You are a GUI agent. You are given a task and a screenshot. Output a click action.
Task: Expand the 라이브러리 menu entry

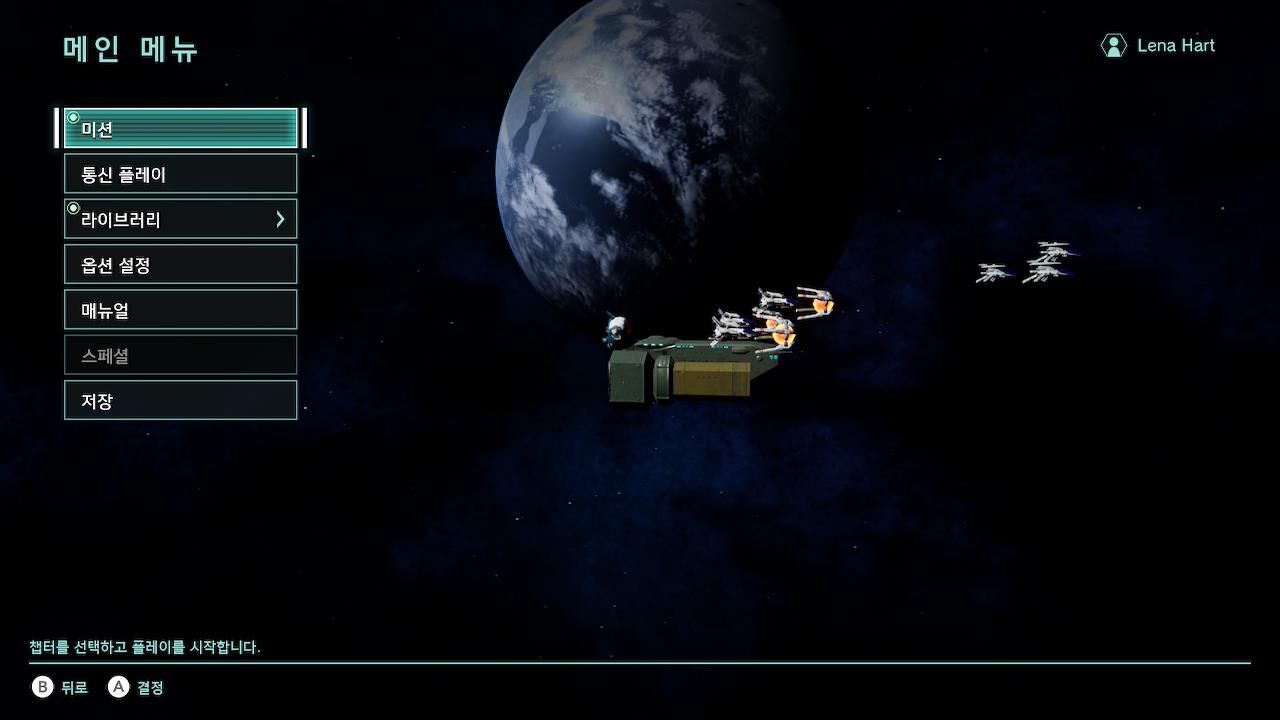point(180,219)
